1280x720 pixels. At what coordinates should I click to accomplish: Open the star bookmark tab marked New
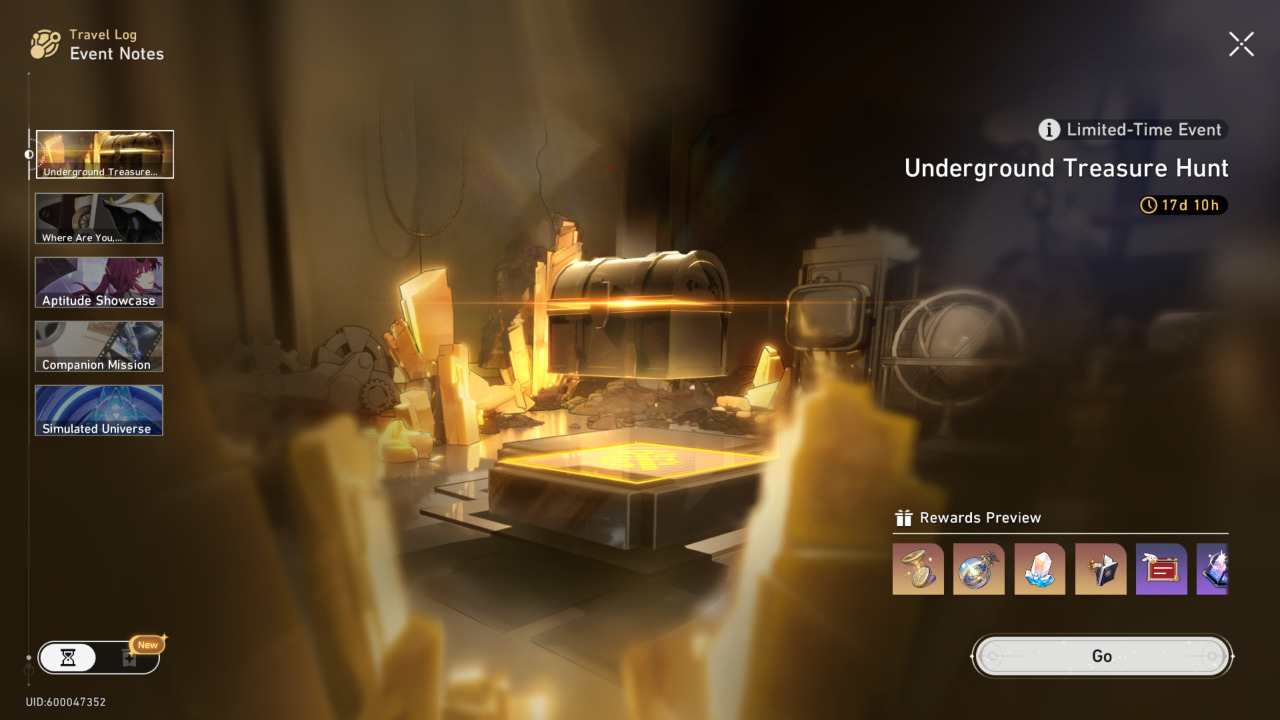[x=129, y=657]
